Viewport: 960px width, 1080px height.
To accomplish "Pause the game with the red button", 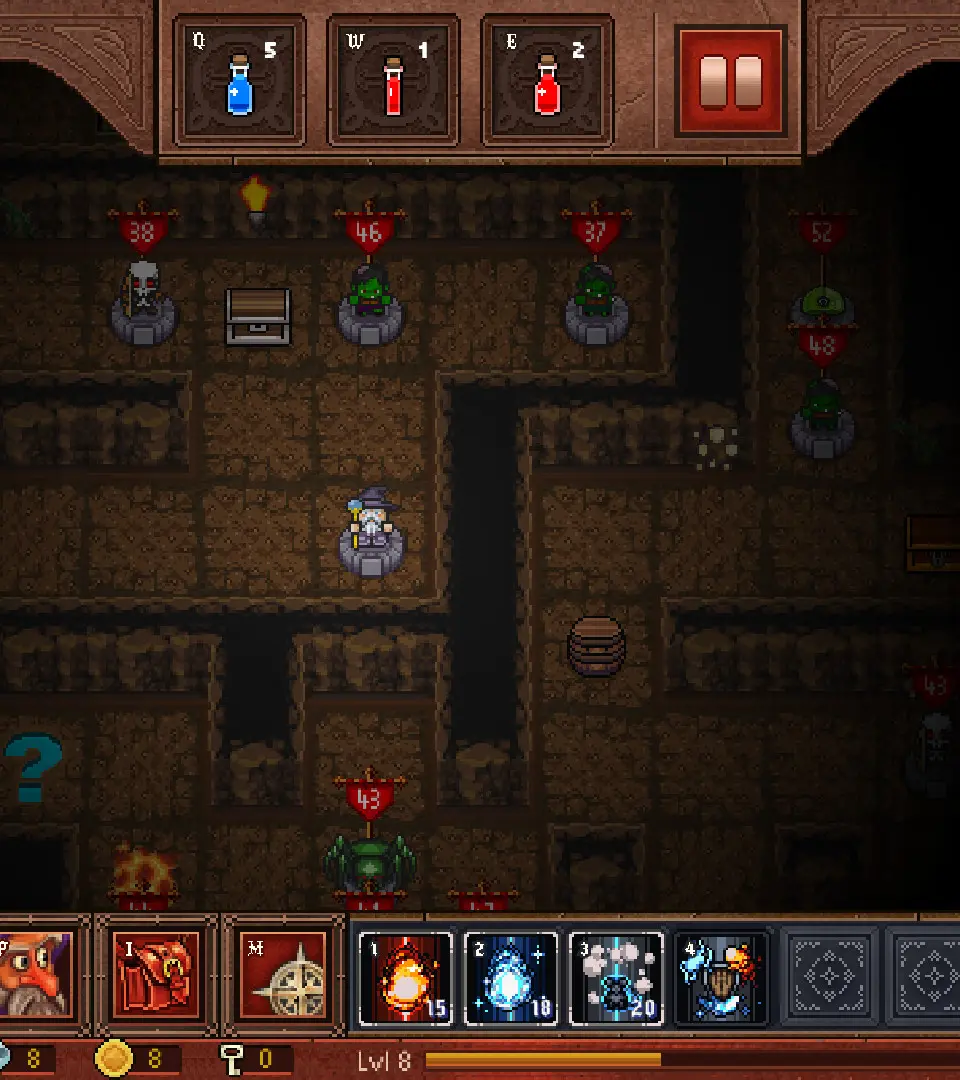I will tap(731, 81).
